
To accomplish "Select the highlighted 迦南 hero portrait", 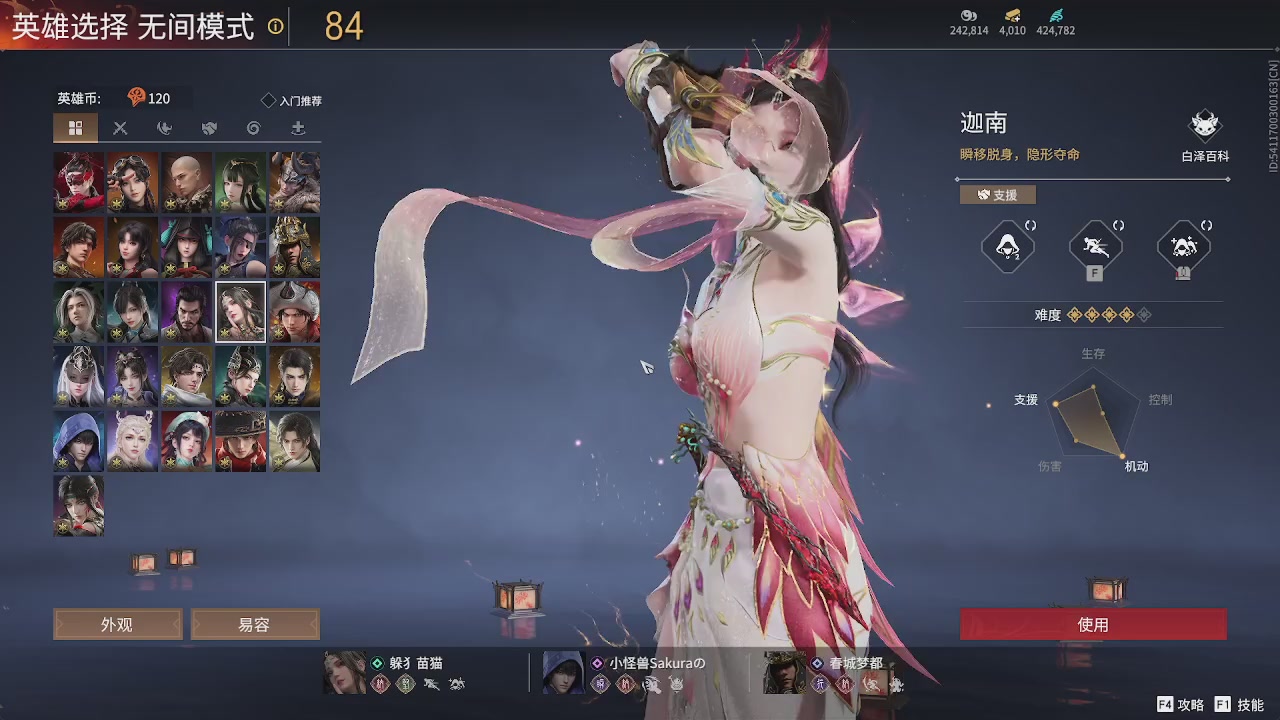I will pyautogui.click(x=240, y=311).
